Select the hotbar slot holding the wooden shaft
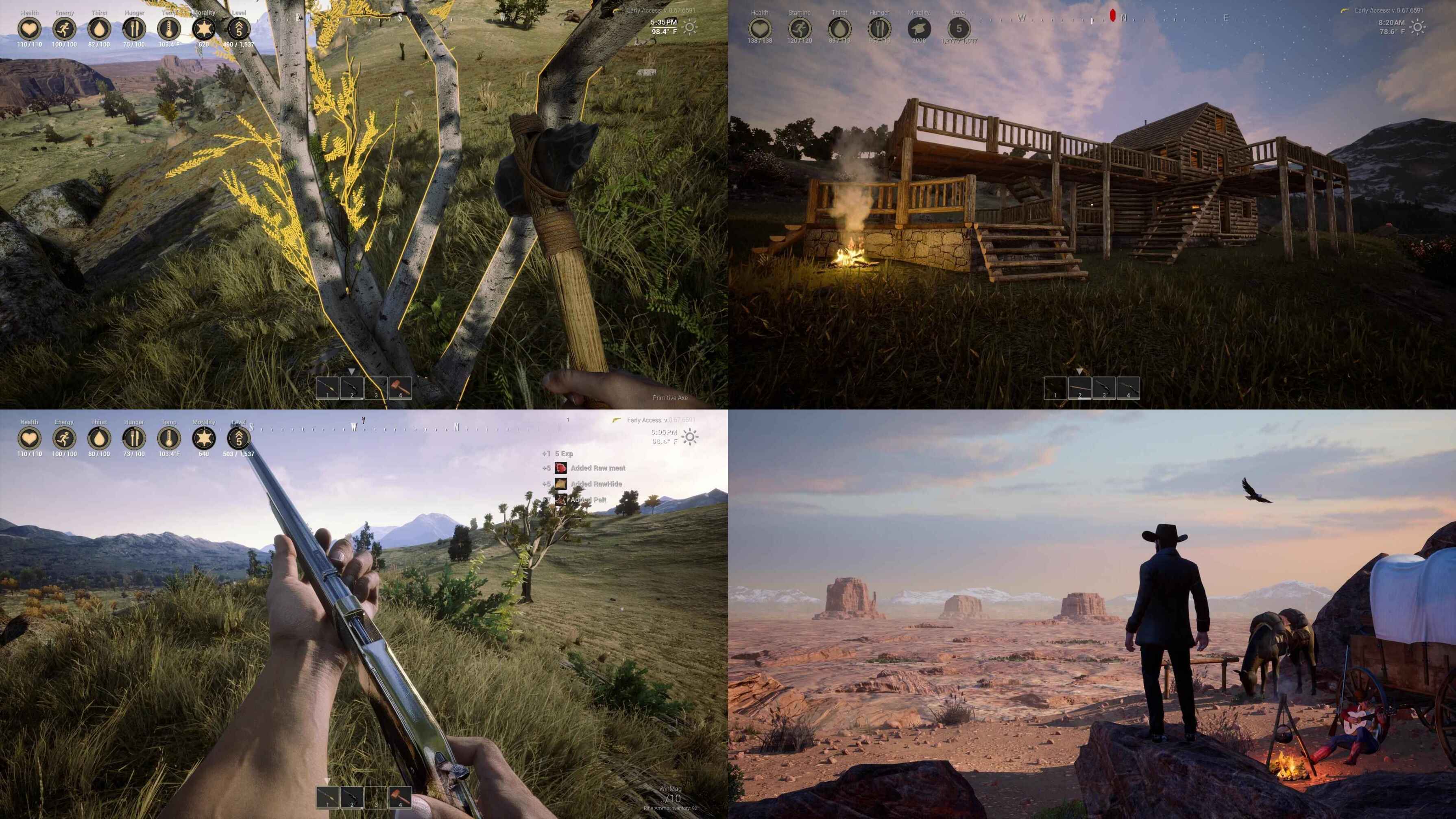1456x819 pixels. pyautogui.click(x=1079, y=389)
